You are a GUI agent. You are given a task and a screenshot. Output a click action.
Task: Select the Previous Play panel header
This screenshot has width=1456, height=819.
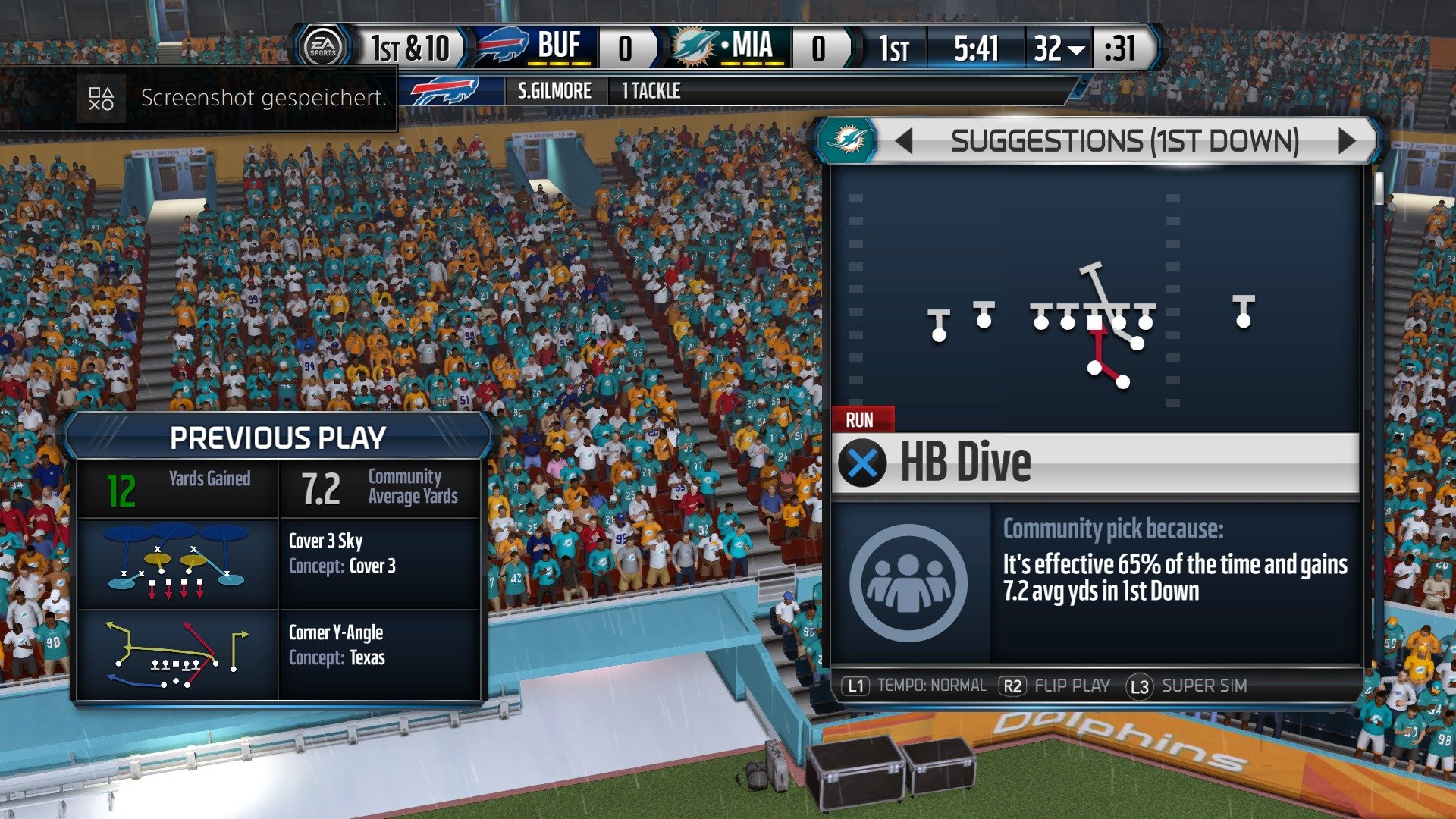point(279,436)
